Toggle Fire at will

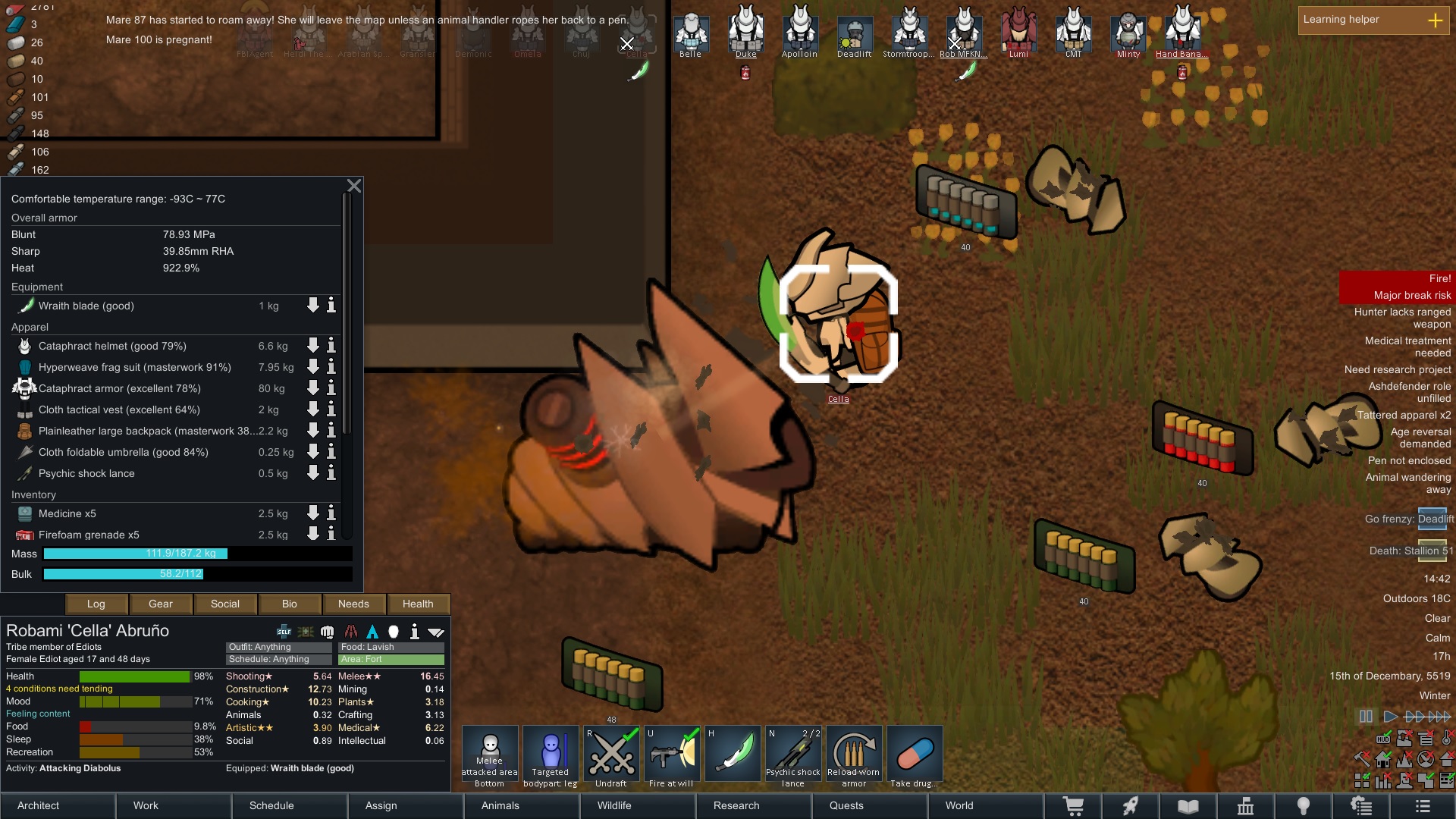coord(672,756)
